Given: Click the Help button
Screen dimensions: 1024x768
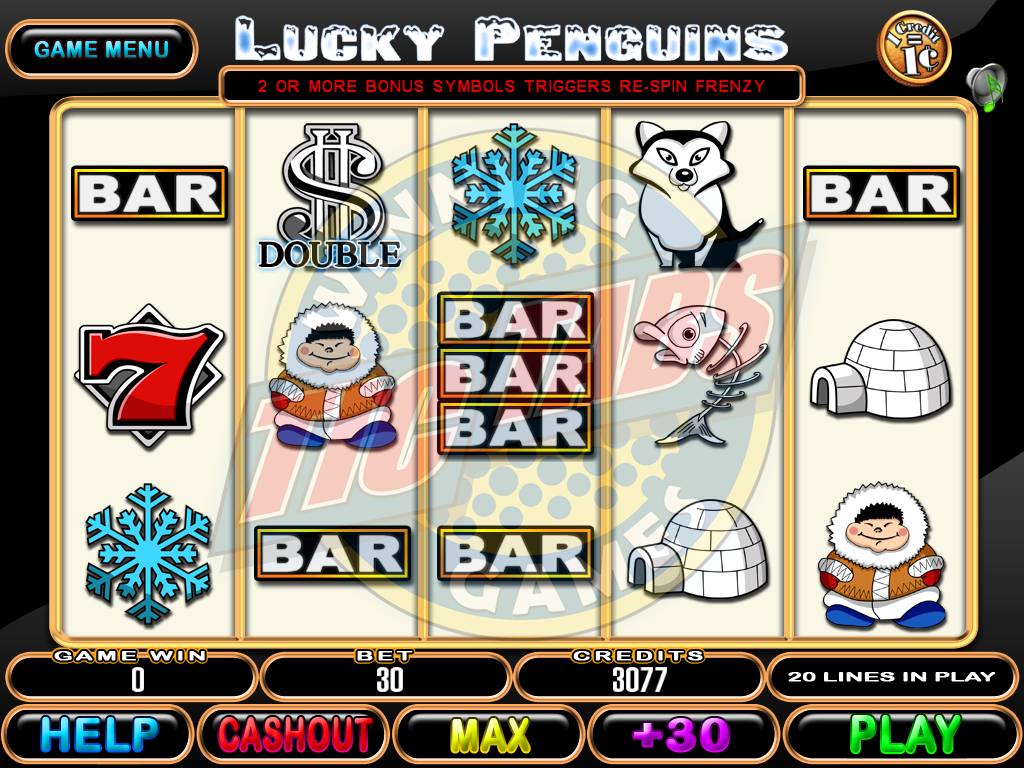Looking at the screenshot, I should (x=98, y=735).
